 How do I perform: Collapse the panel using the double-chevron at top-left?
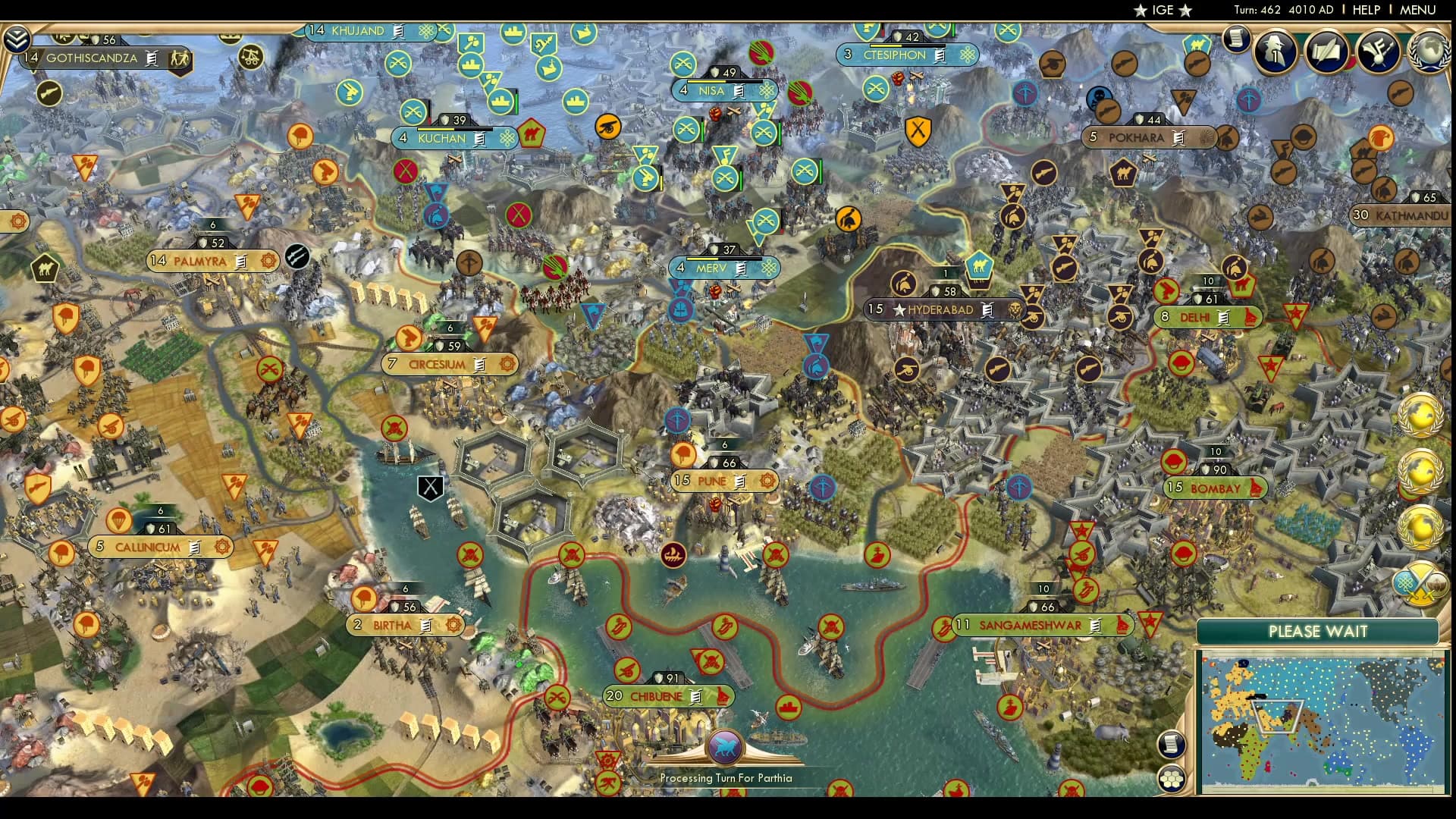point(17,36)
